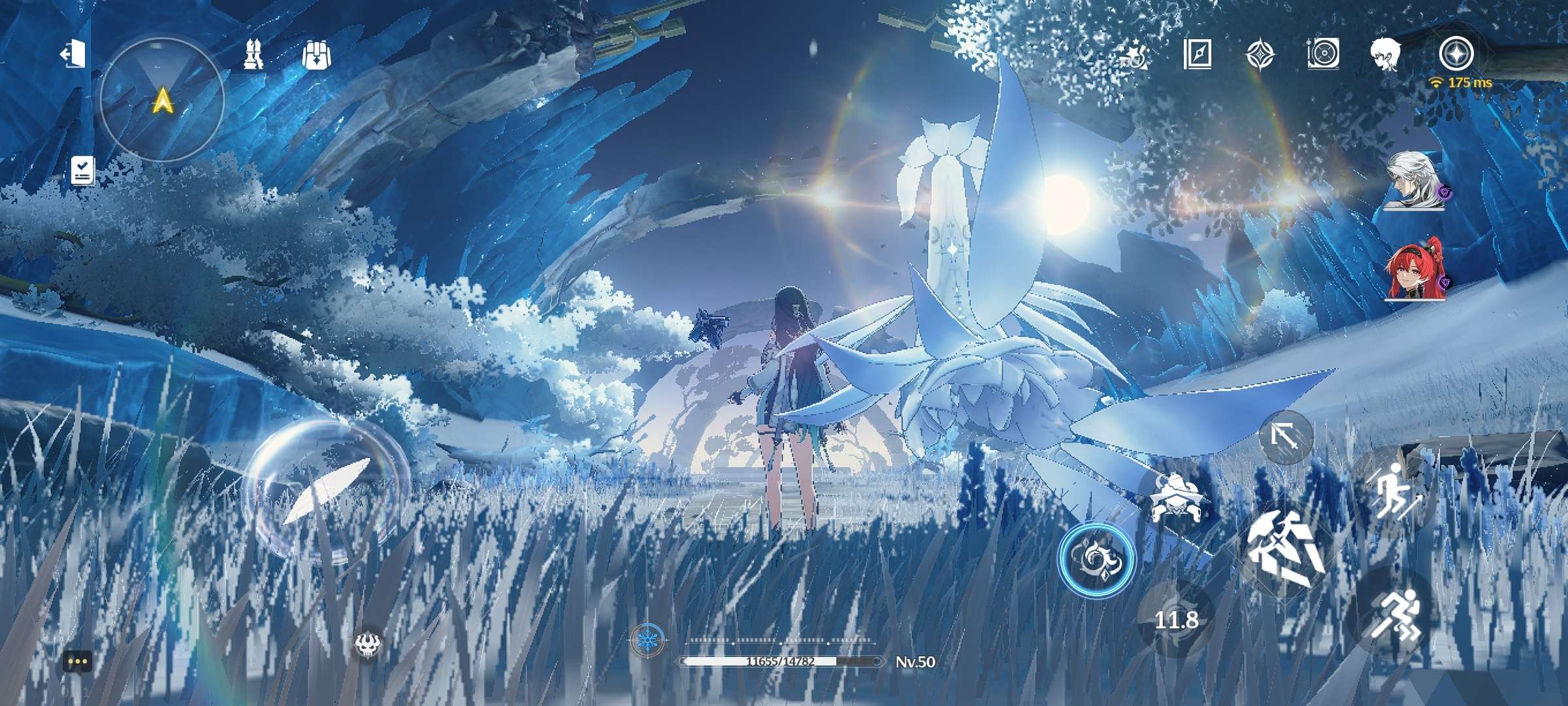
Task: Open the character profile head icon
Action: pos(1387,54)
